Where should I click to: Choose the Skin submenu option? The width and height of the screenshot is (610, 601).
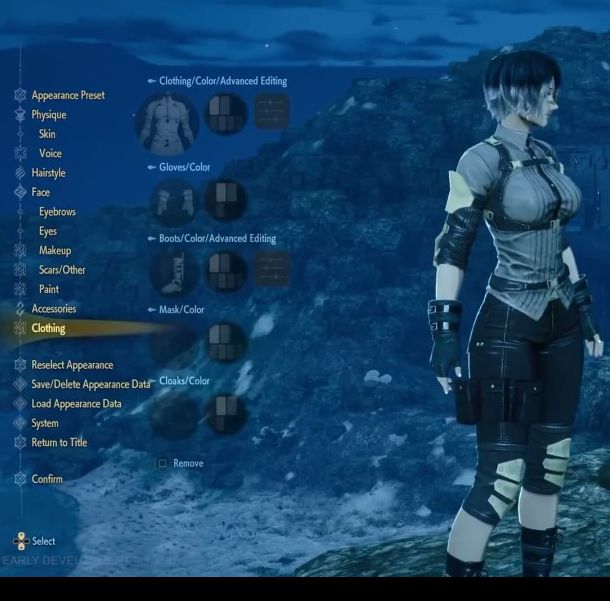[x=47, y=134]
